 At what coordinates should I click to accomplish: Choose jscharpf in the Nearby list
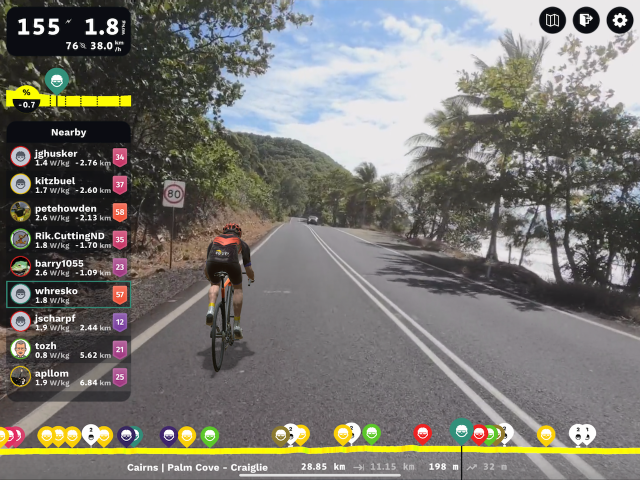(x=68, y=322)
